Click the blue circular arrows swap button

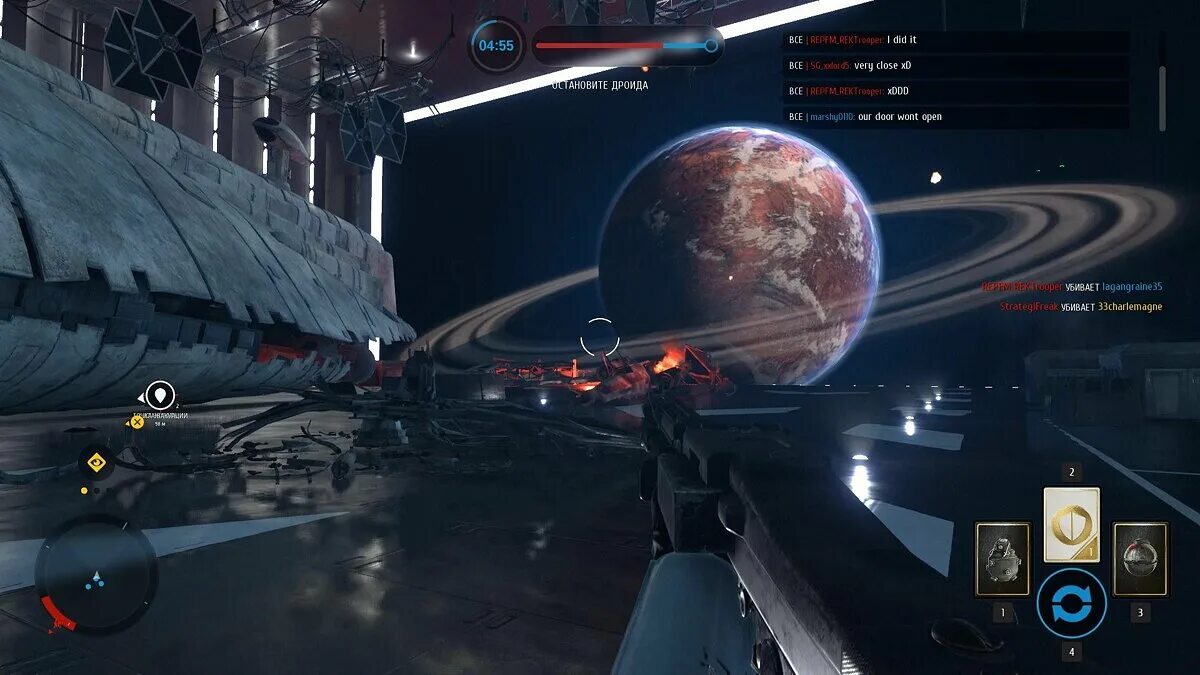1071,604
